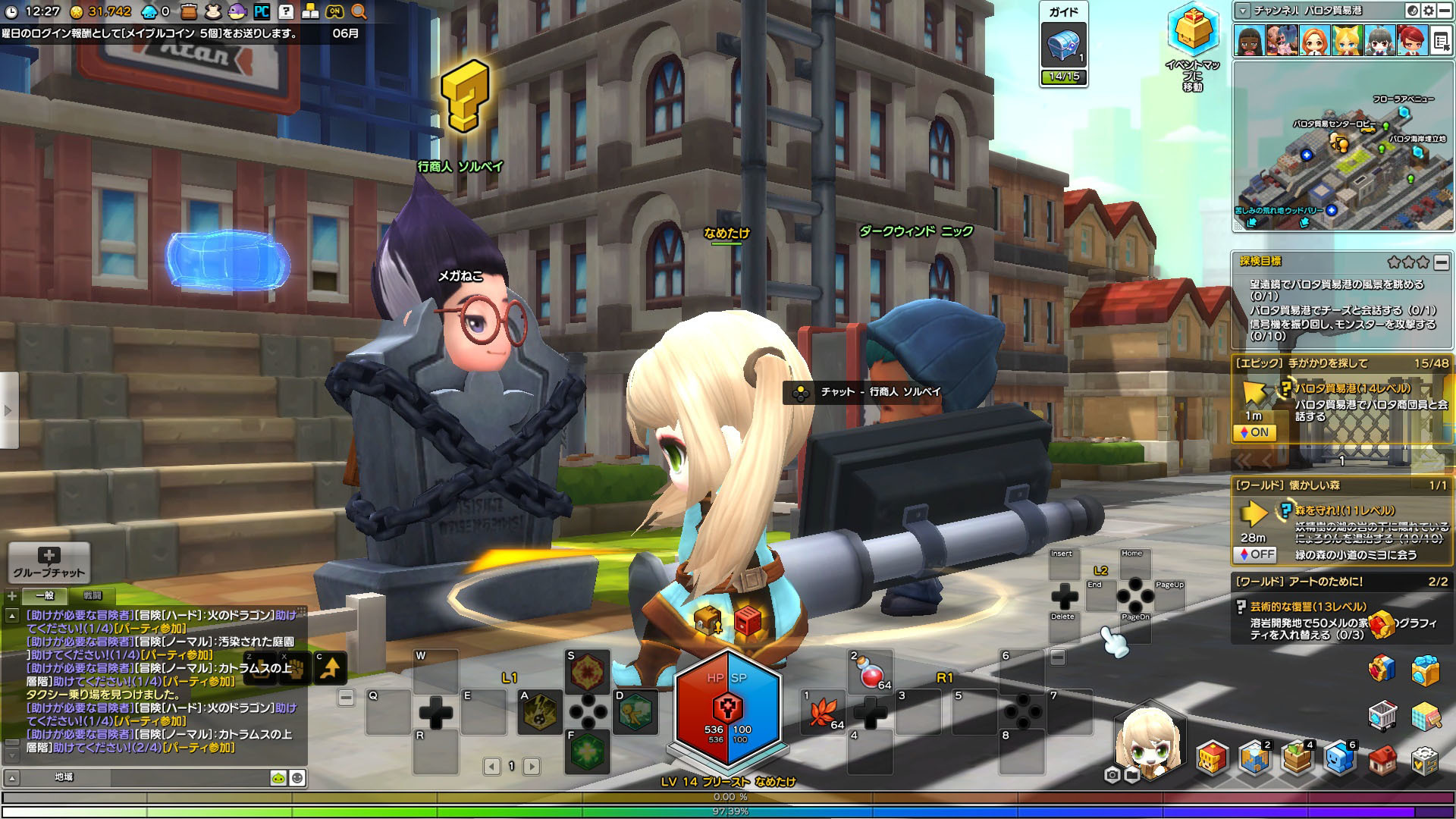
Task: Open the minimap settings gear
Action: [1429, 11]
